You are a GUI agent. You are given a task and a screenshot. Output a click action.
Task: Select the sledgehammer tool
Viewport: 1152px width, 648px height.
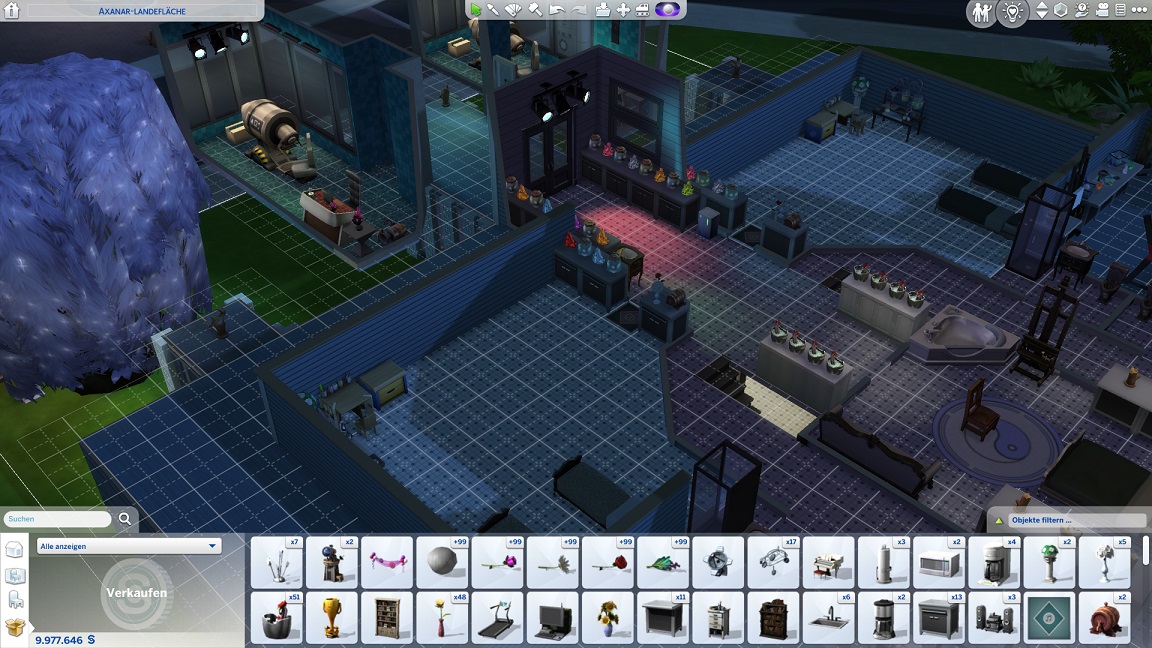[x=535, y=10]
